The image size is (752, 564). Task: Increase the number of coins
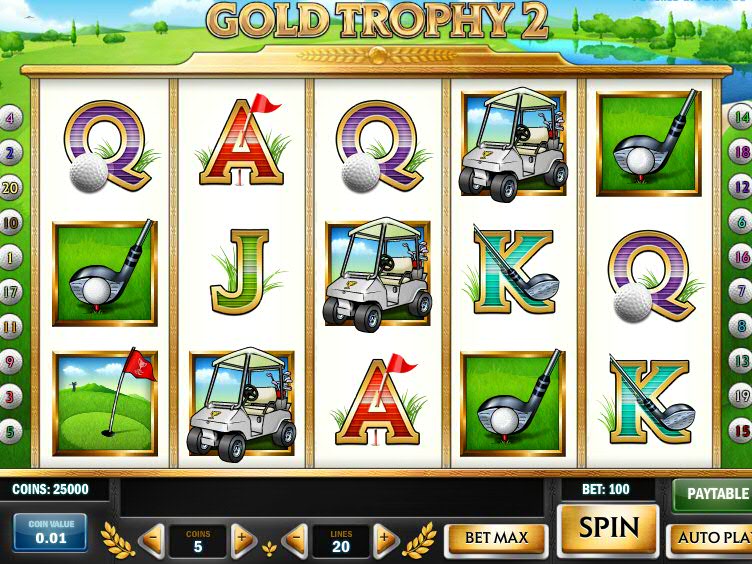[x=243, y=541]
